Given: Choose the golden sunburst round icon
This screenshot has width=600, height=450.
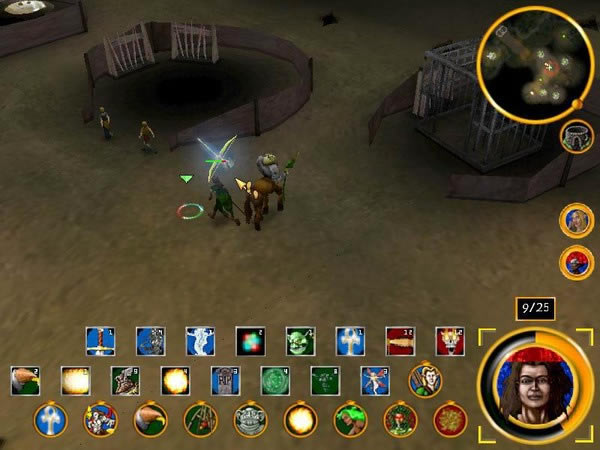Looking at the screenshot, I should pyautogui.click(x=450, y=419).
